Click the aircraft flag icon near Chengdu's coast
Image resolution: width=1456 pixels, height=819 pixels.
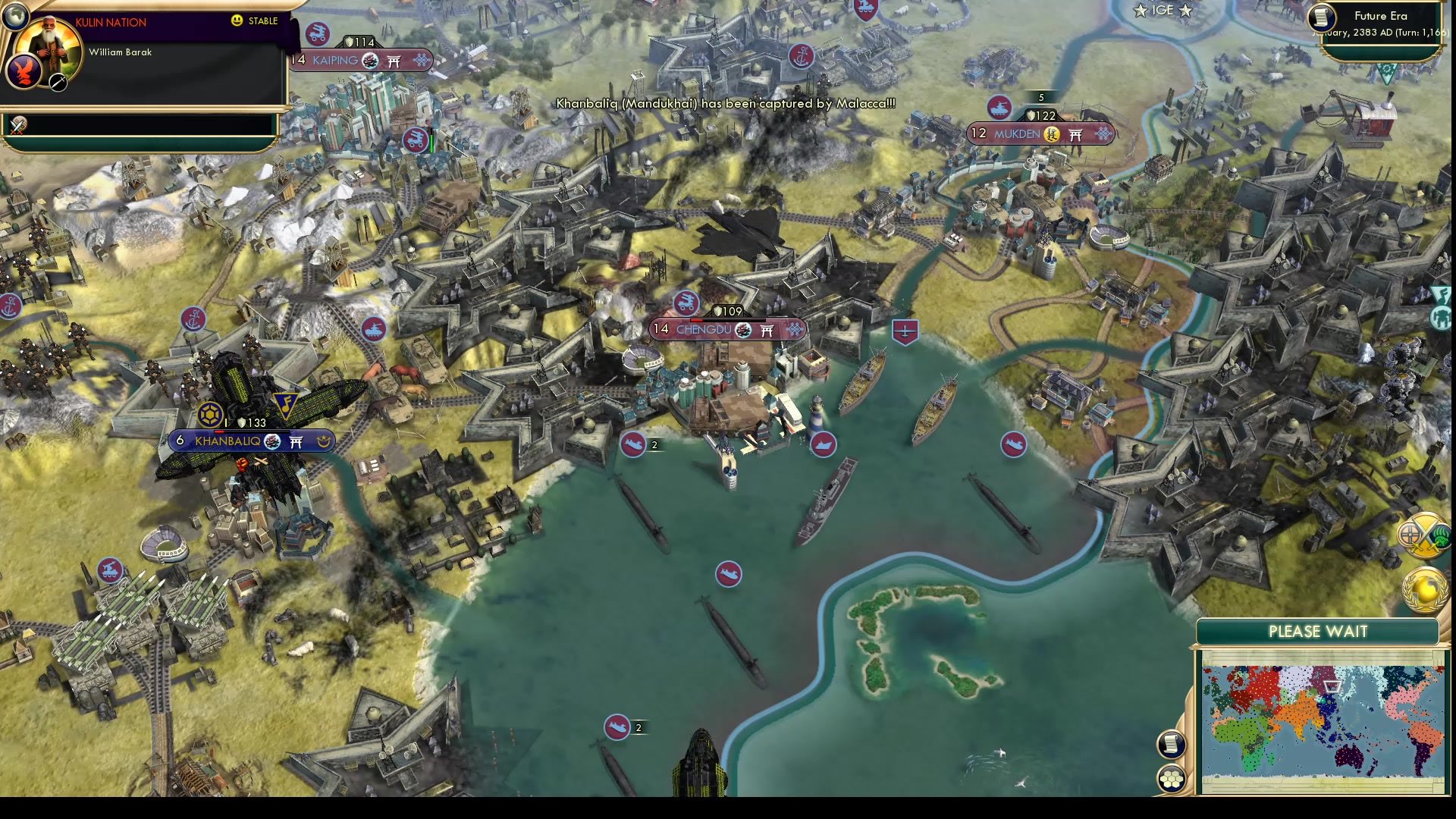tap(907, 331)
